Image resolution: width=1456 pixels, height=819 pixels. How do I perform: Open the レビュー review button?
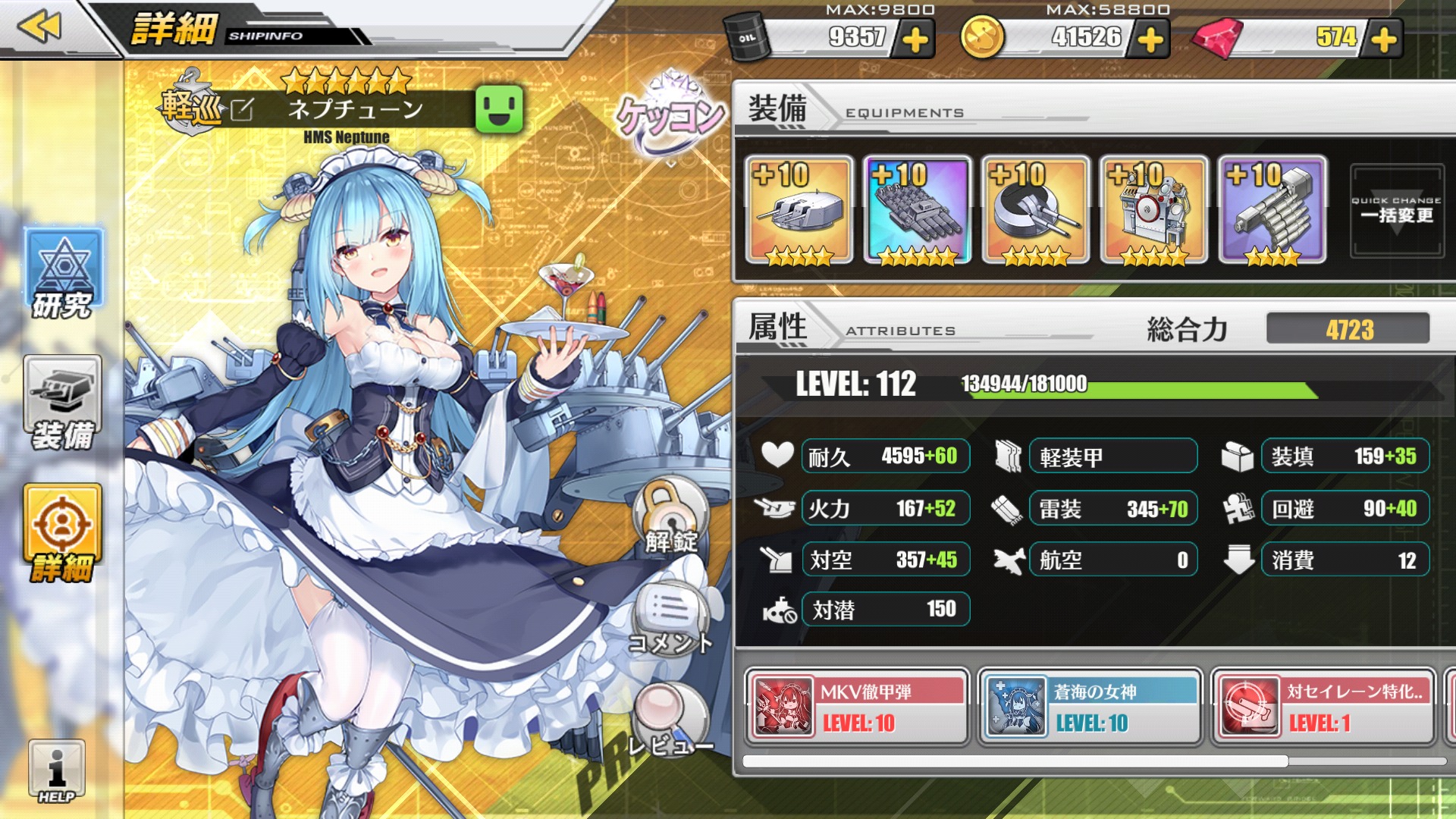click(x=671, y=720)
